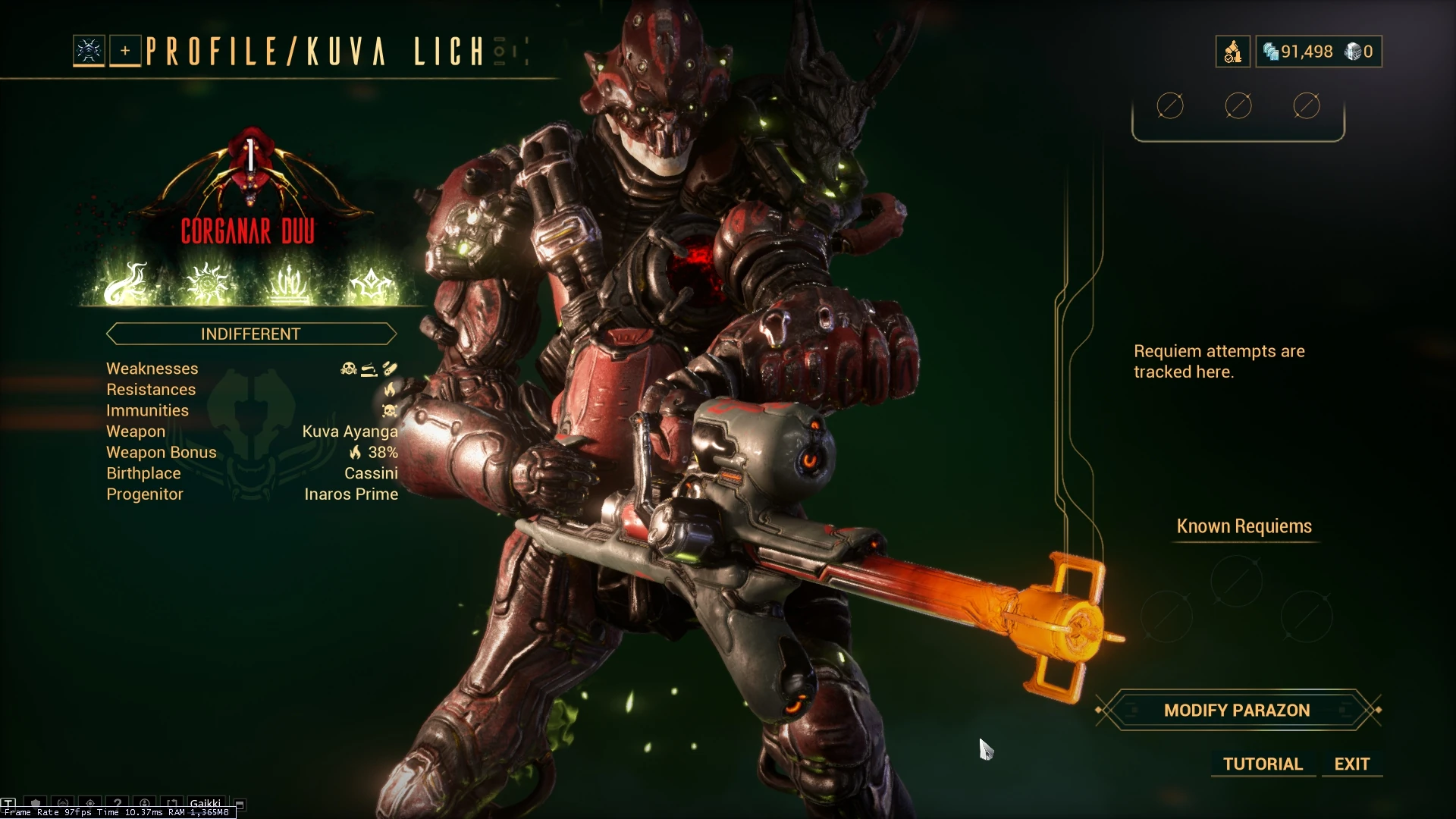This screenshot has height=819, width=1456.
Task: Click the third empty requiem slot circle
Action: (1307, 106)
